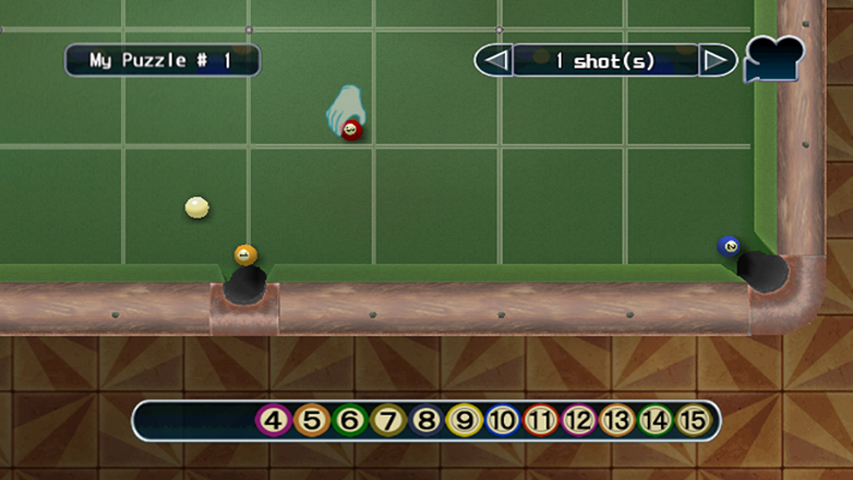Select ball number 4 from the tray
This screenshot has width=853, height=480.
(x=274, y=421)
